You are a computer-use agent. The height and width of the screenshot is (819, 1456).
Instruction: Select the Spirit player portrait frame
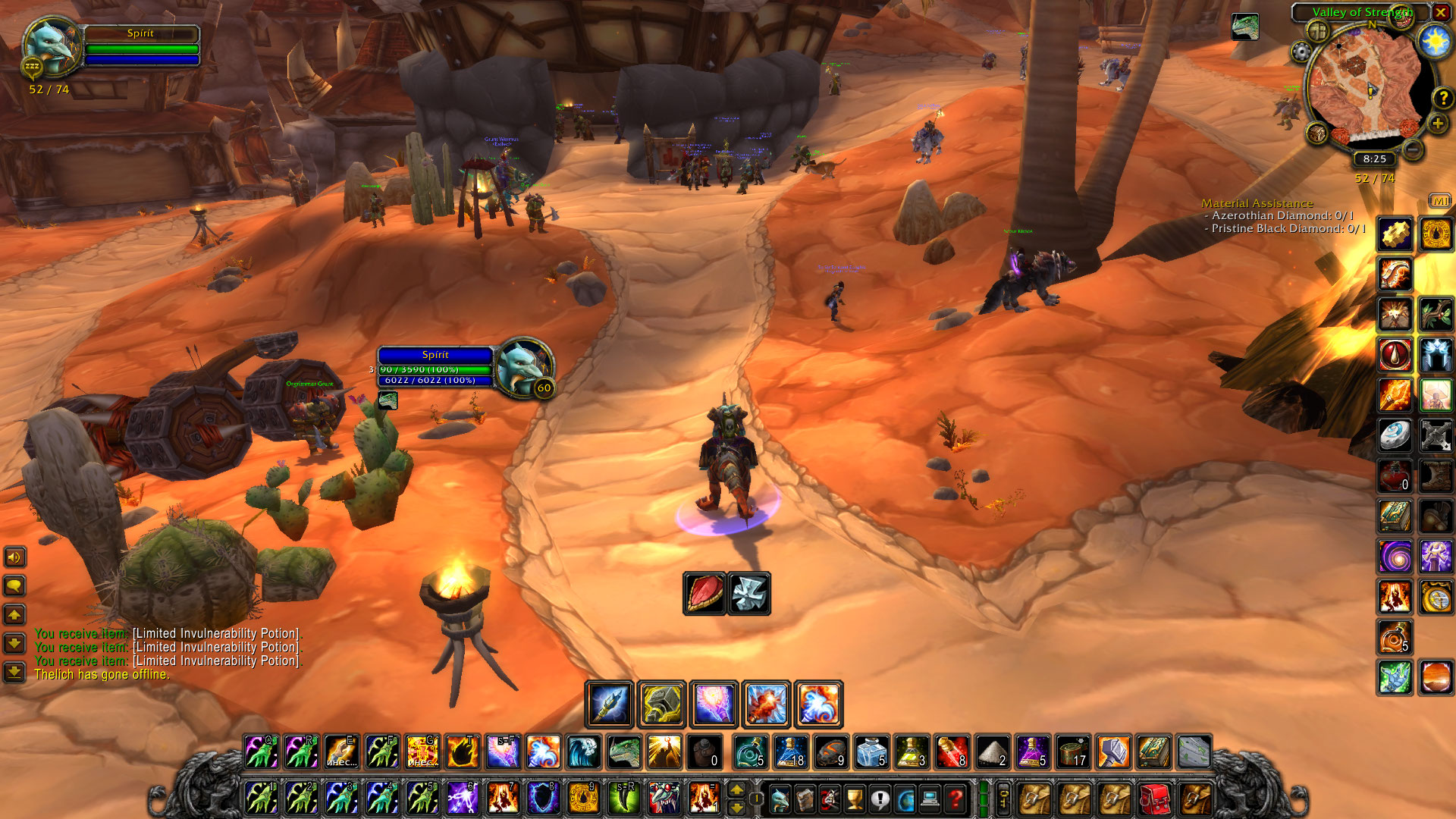[50, 45]
